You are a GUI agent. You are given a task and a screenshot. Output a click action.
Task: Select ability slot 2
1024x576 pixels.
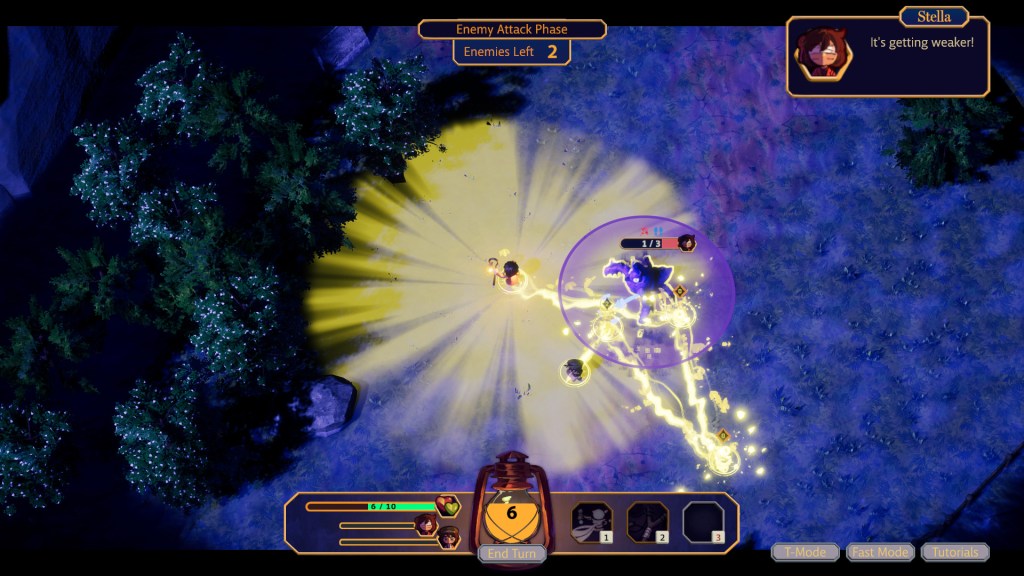click(647, 522)
